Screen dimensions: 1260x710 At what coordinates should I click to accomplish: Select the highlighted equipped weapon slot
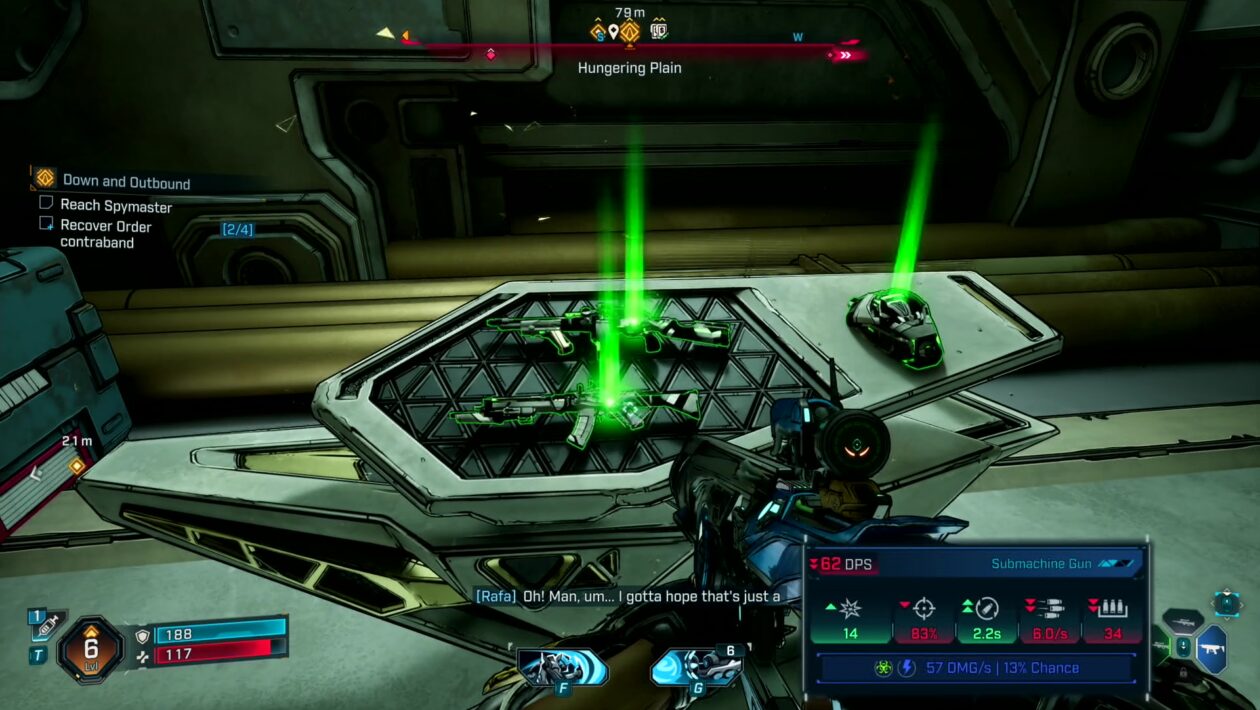click(x=1211, y=648)
